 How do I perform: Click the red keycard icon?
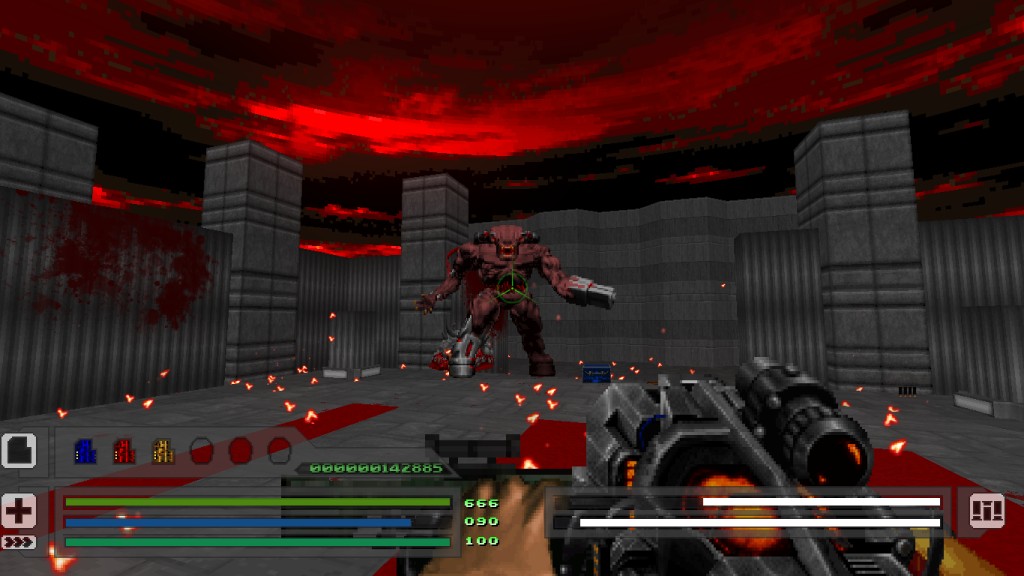[x=124, y=452]
